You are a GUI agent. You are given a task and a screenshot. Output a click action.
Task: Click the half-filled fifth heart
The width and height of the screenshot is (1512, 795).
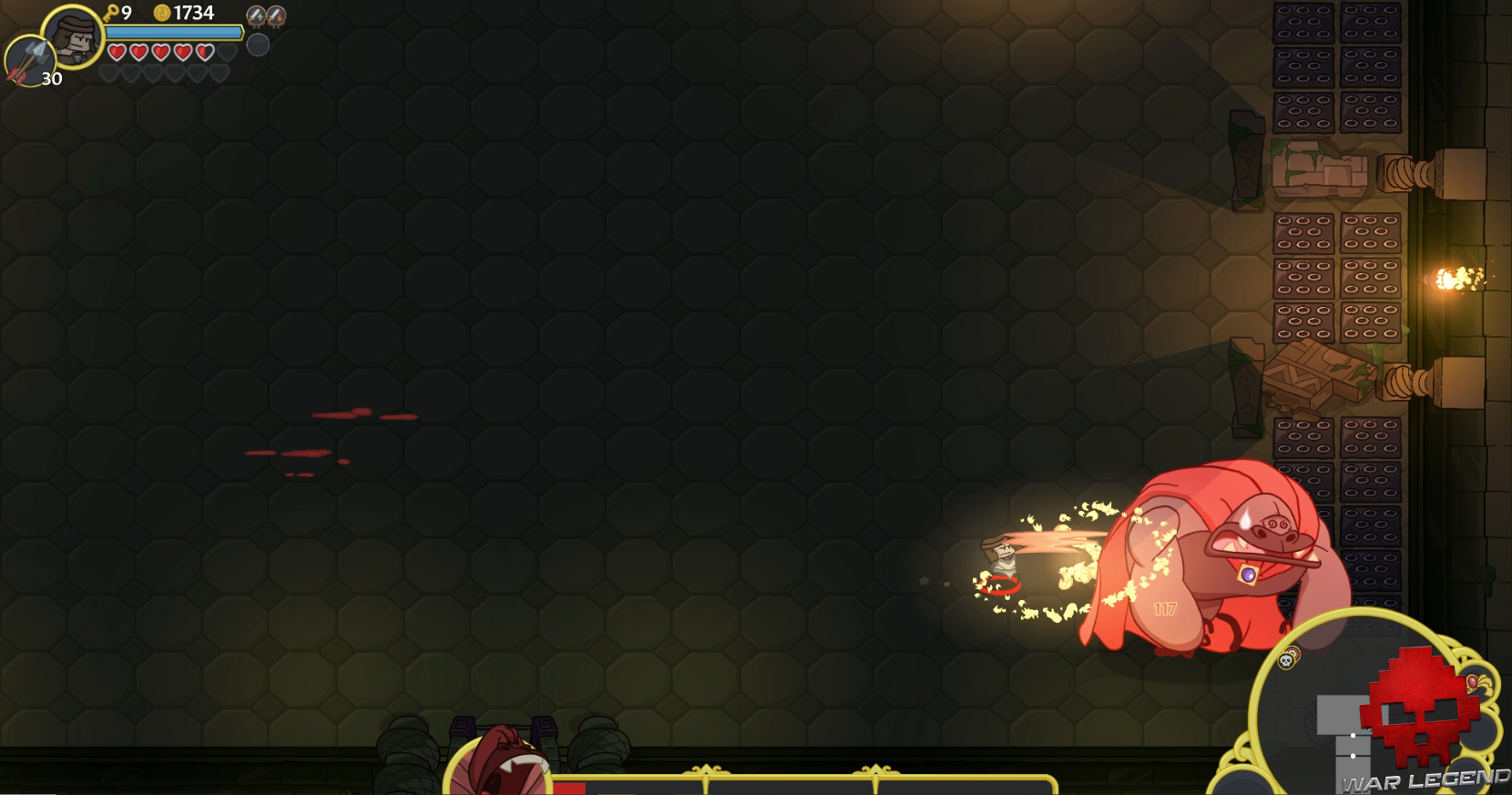[204, 53]
